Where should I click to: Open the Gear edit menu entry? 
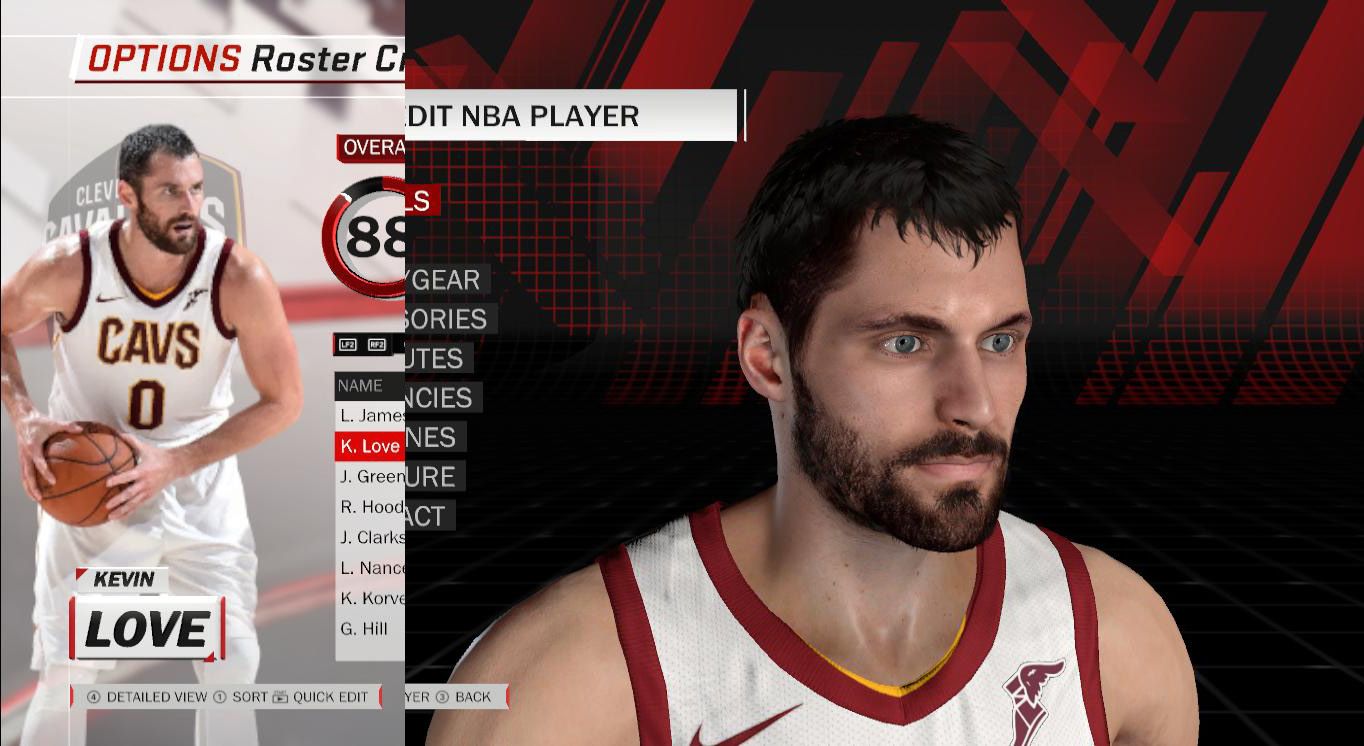[x=444, y=280]
